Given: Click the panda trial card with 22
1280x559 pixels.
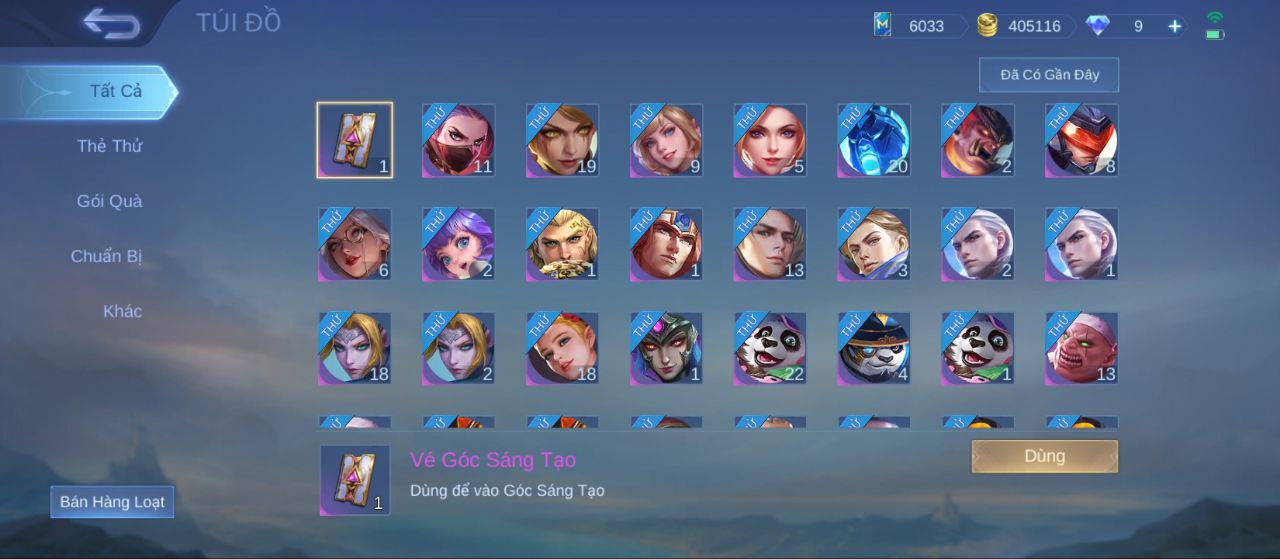Looking at the screenshot, I should (x=770, y=348).
